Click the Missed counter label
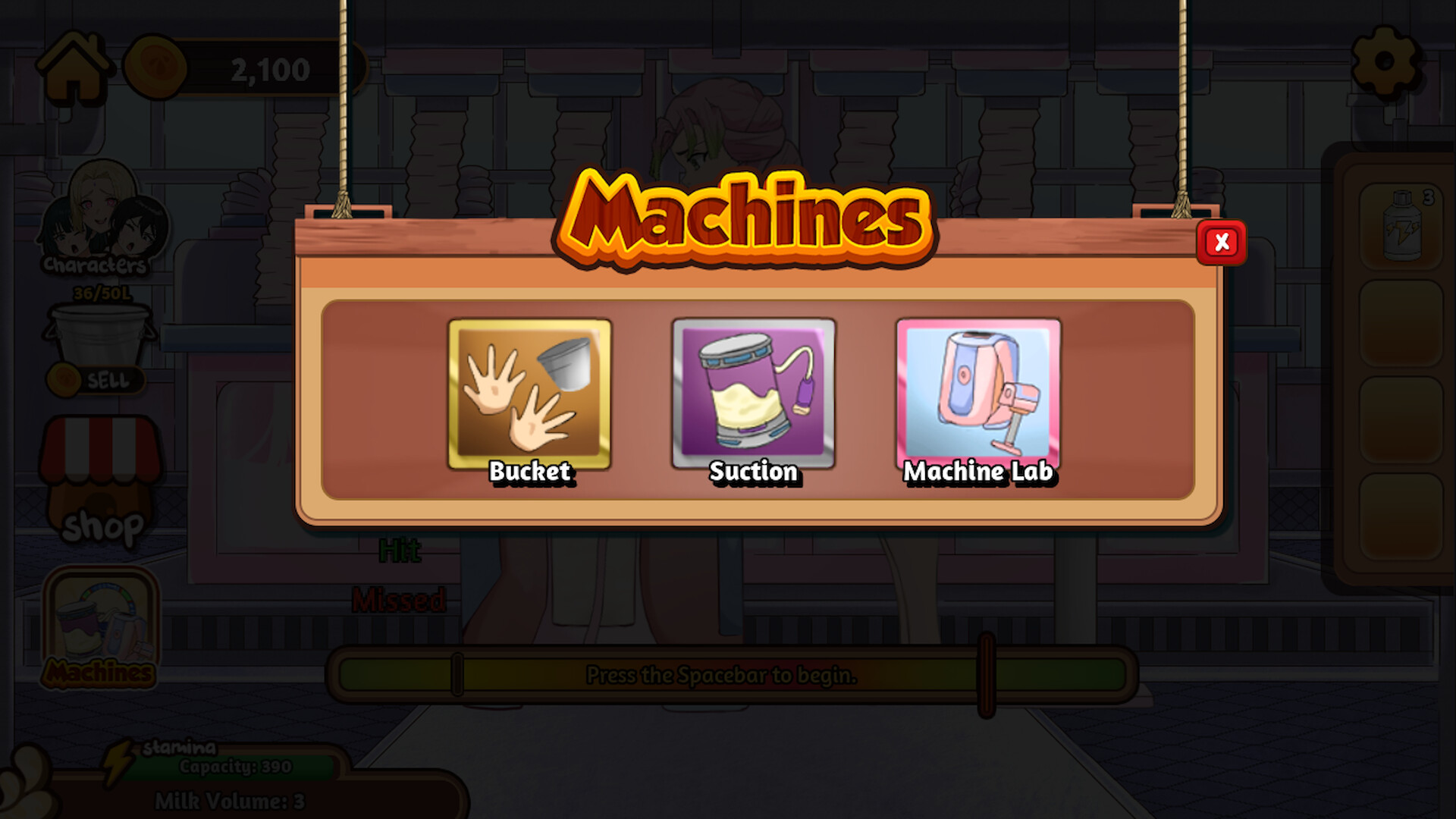Viewport: 1456px width, 819px height. [400, 601]
